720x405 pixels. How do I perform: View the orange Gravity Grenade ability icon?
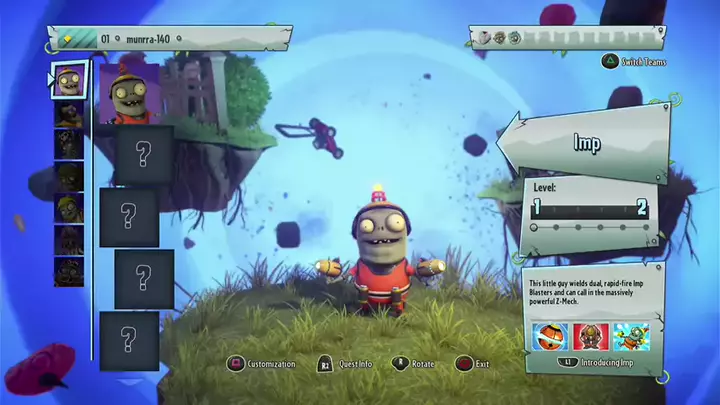point(549,337)
